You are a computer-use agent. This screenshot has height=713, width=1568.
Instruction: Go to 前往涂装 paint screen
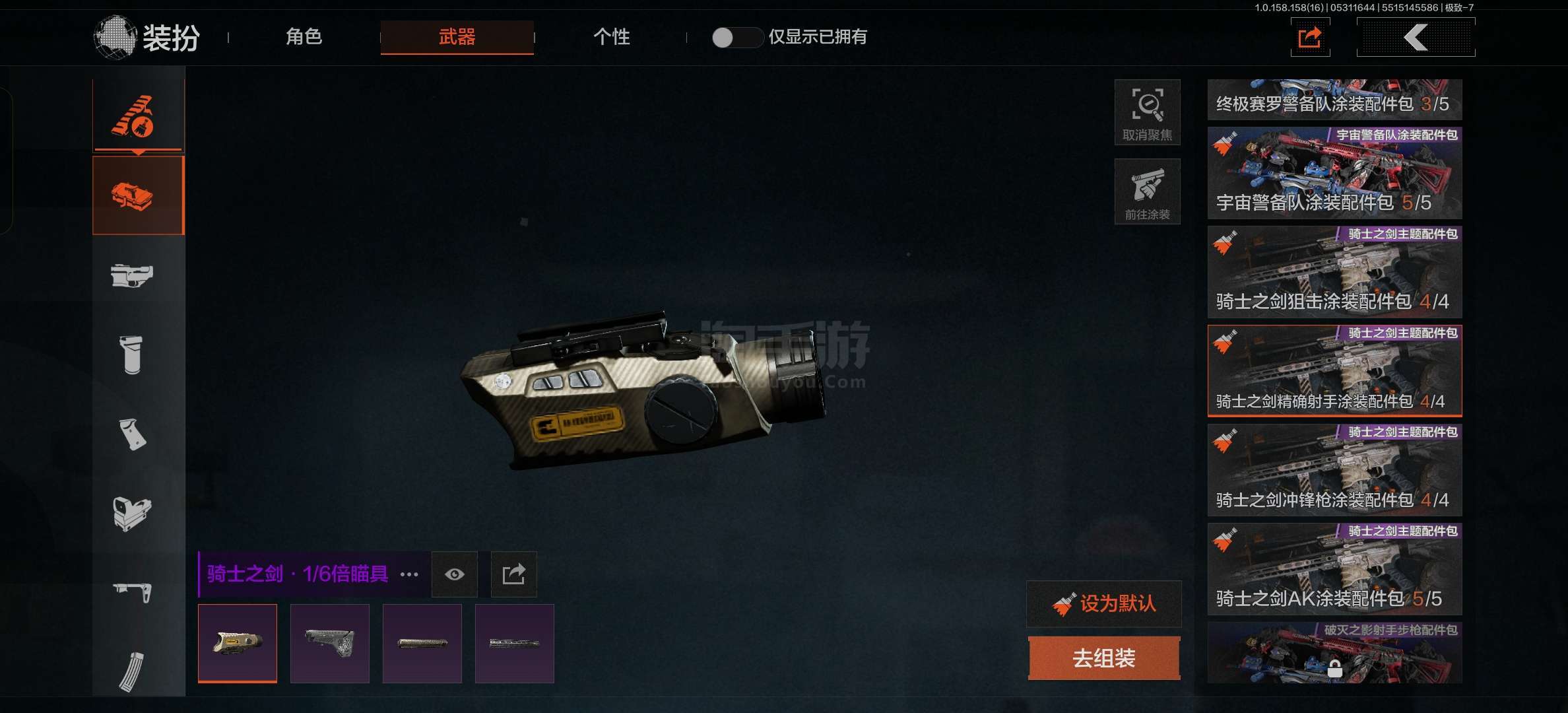pyautogui.click(x=1147, y=191)
